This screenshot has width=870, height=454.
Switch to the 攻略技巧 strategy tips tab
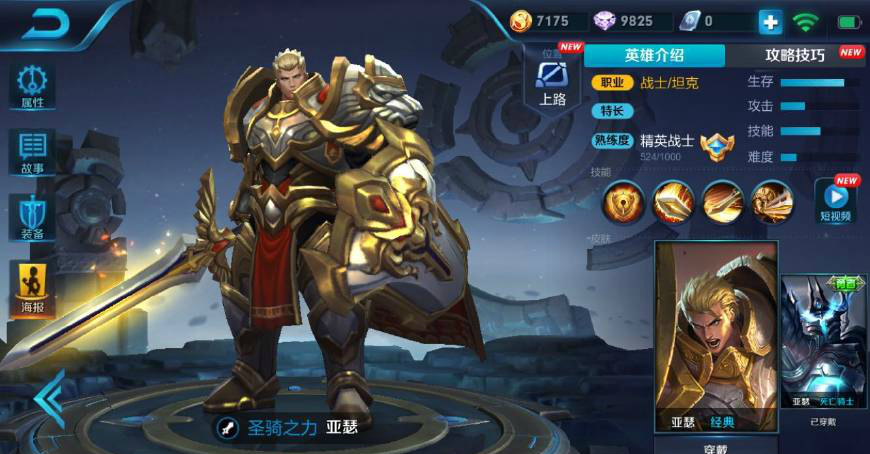tap(796, 55)
